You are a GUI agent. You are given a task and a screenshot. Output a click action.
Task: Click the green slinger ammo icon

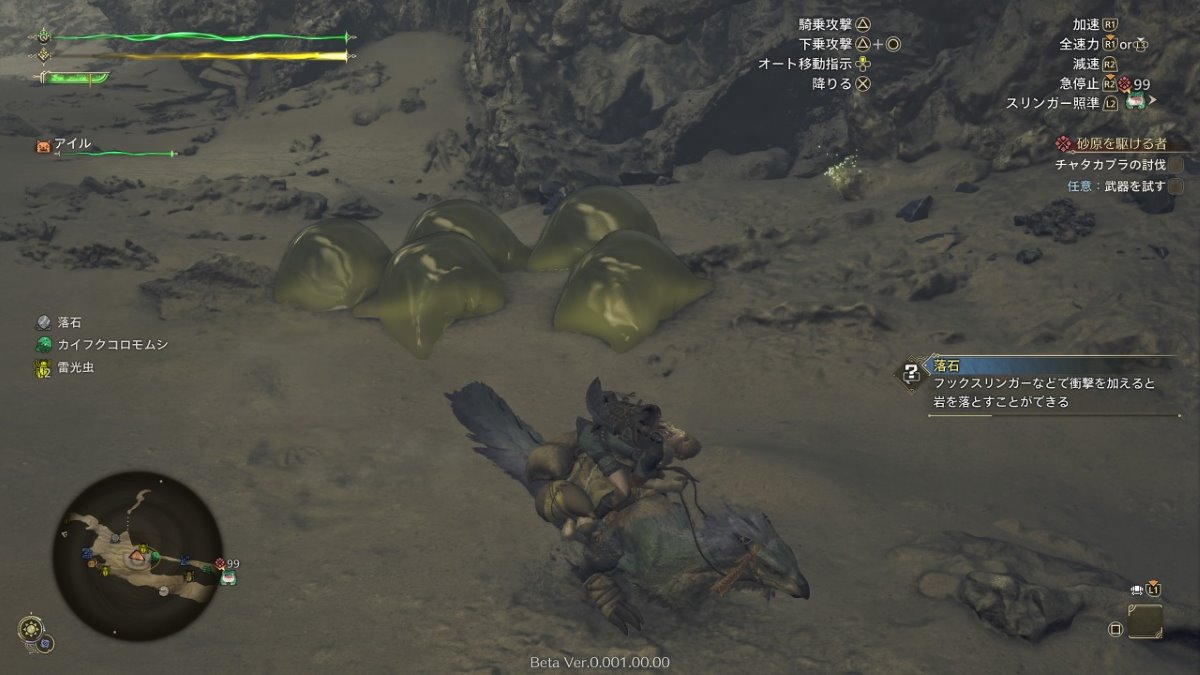click(1134, 102)
